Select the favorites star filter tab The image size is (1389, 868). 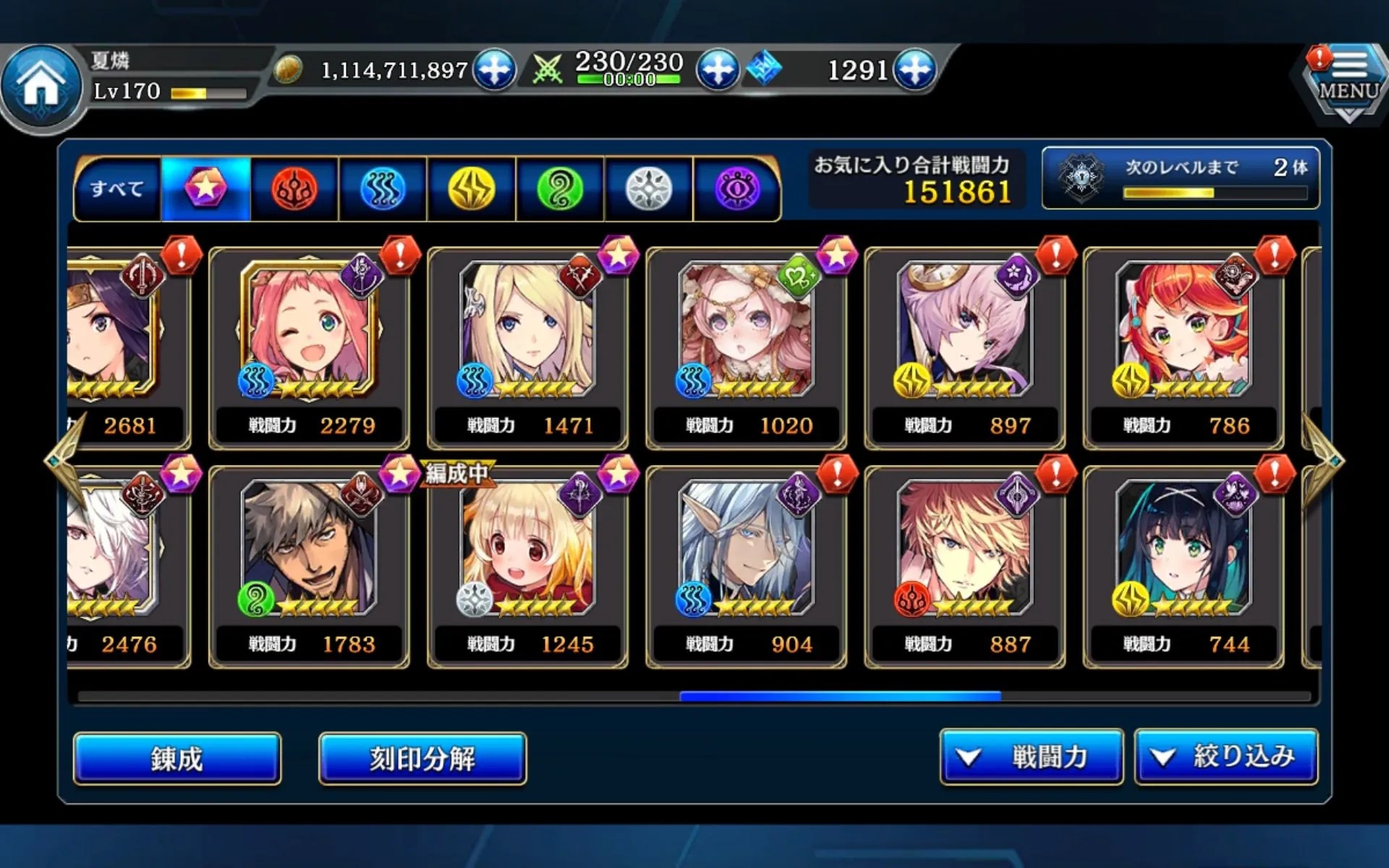206,189
